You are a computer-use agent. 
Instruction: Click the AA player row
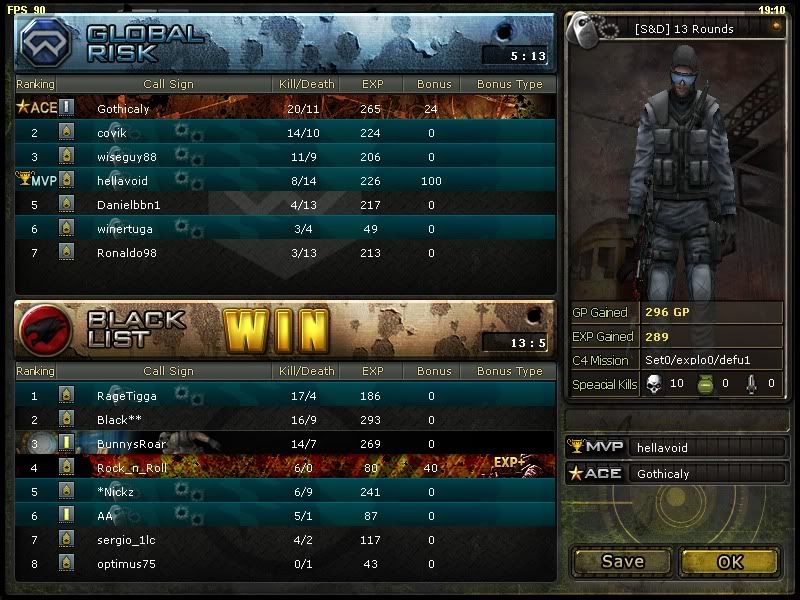[x=284, y=516]
